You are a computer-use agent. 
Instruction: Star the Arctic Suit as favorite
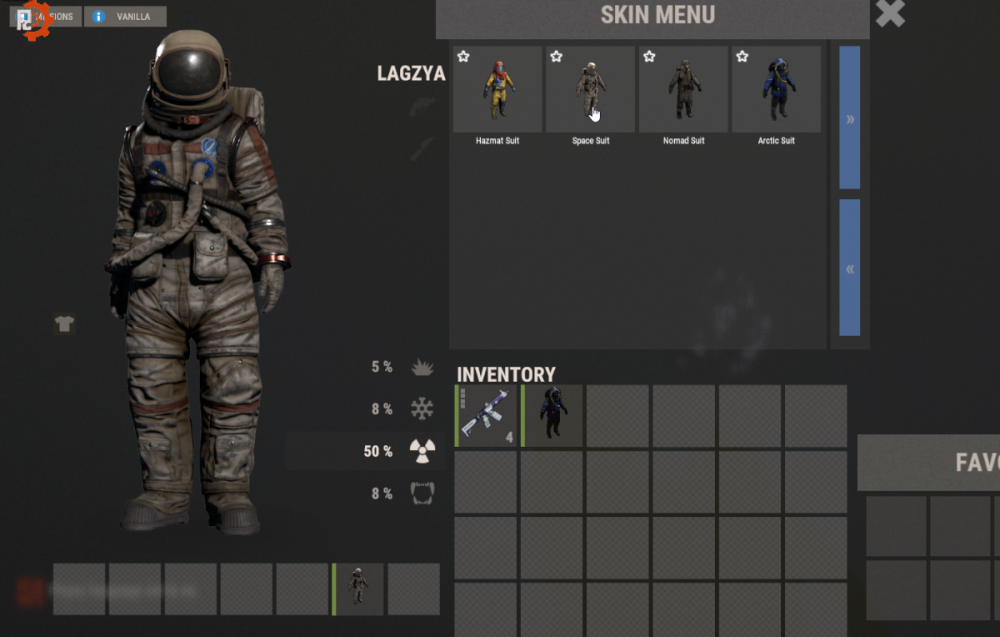pos(742,57)
